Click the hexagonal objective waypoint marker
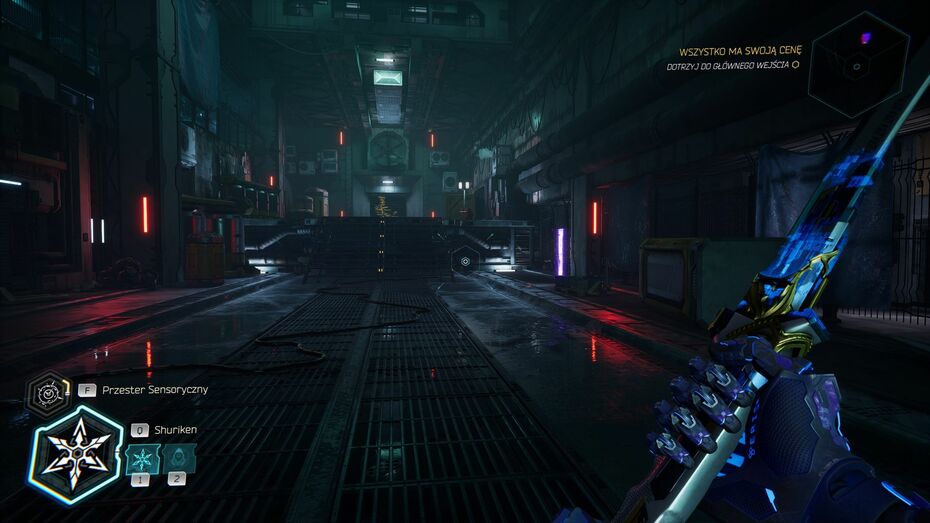 464,262
